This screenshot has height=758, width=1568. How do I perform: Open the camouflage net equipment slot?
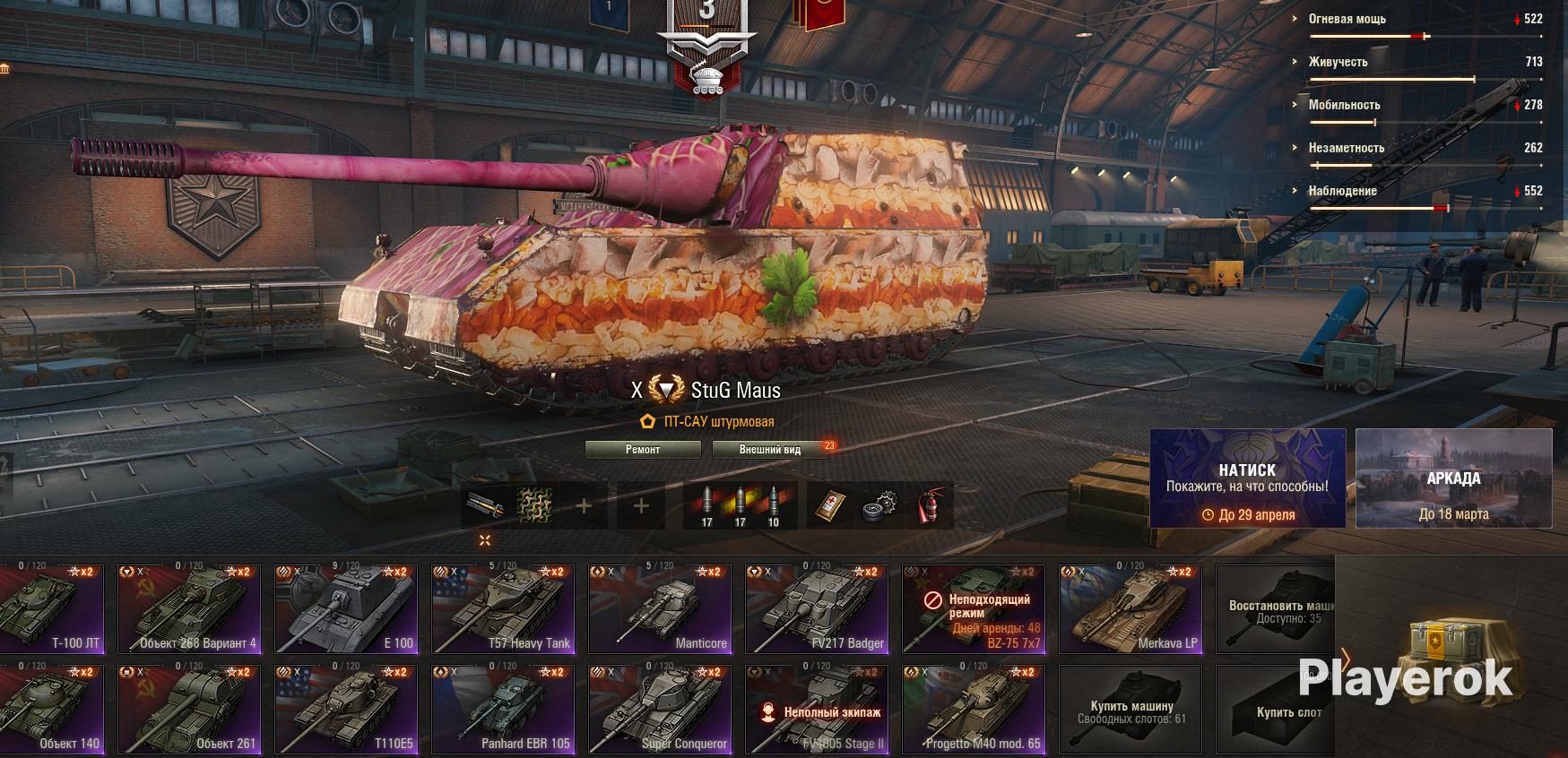tap(535, 506)
